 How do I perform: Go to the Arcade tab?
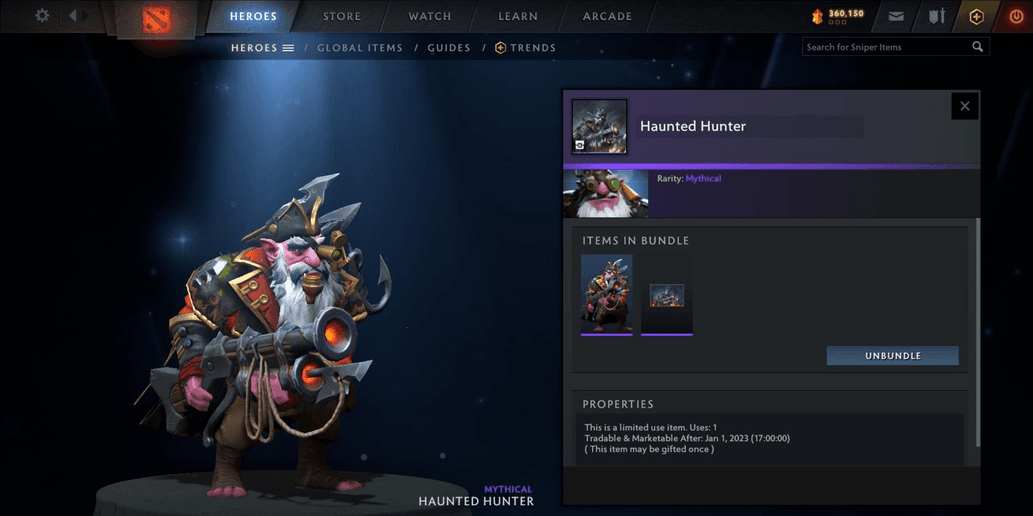pos(607,16)
